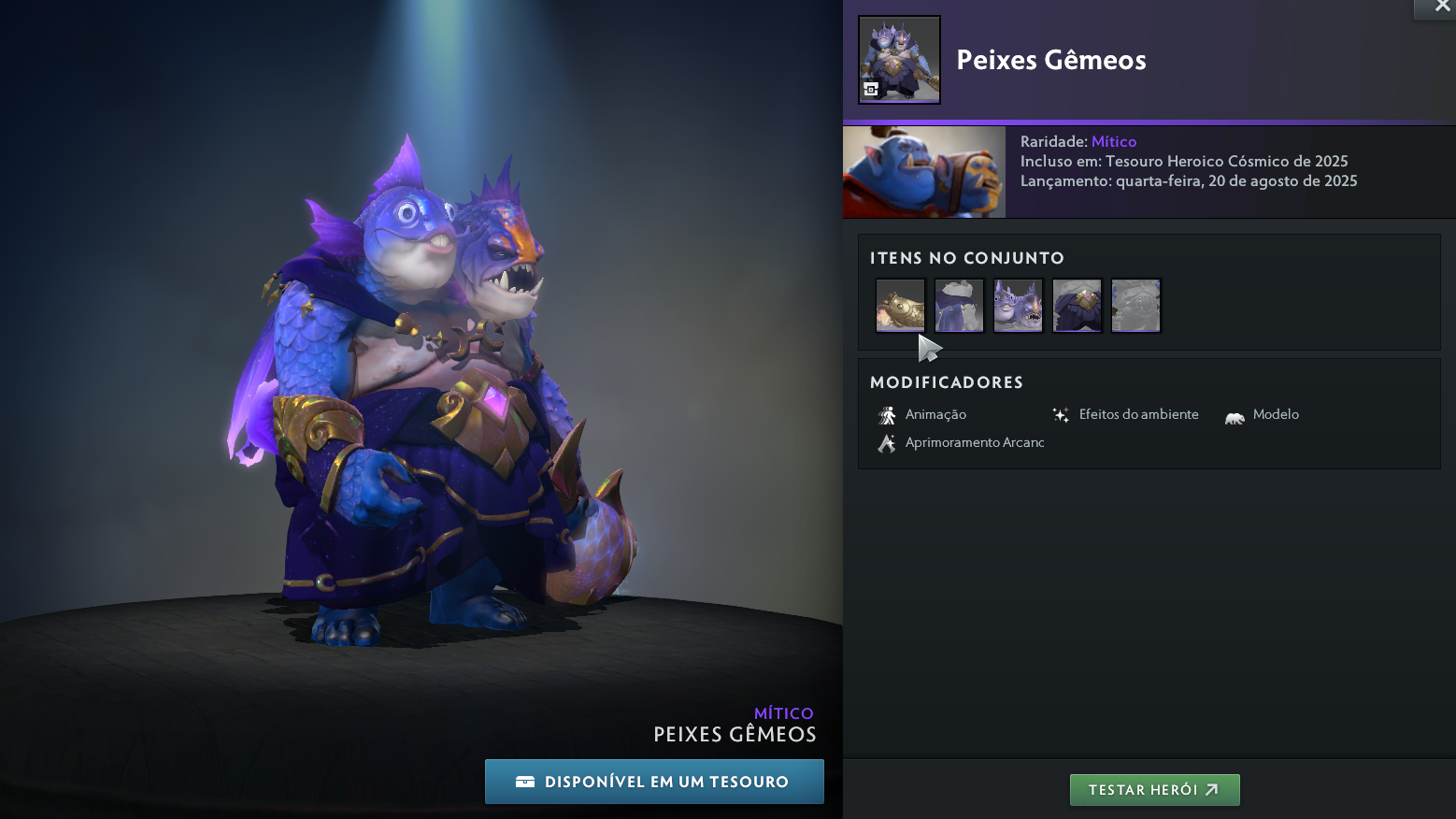
Task: Select the golden fish set item
Action: tap(900, 306)
